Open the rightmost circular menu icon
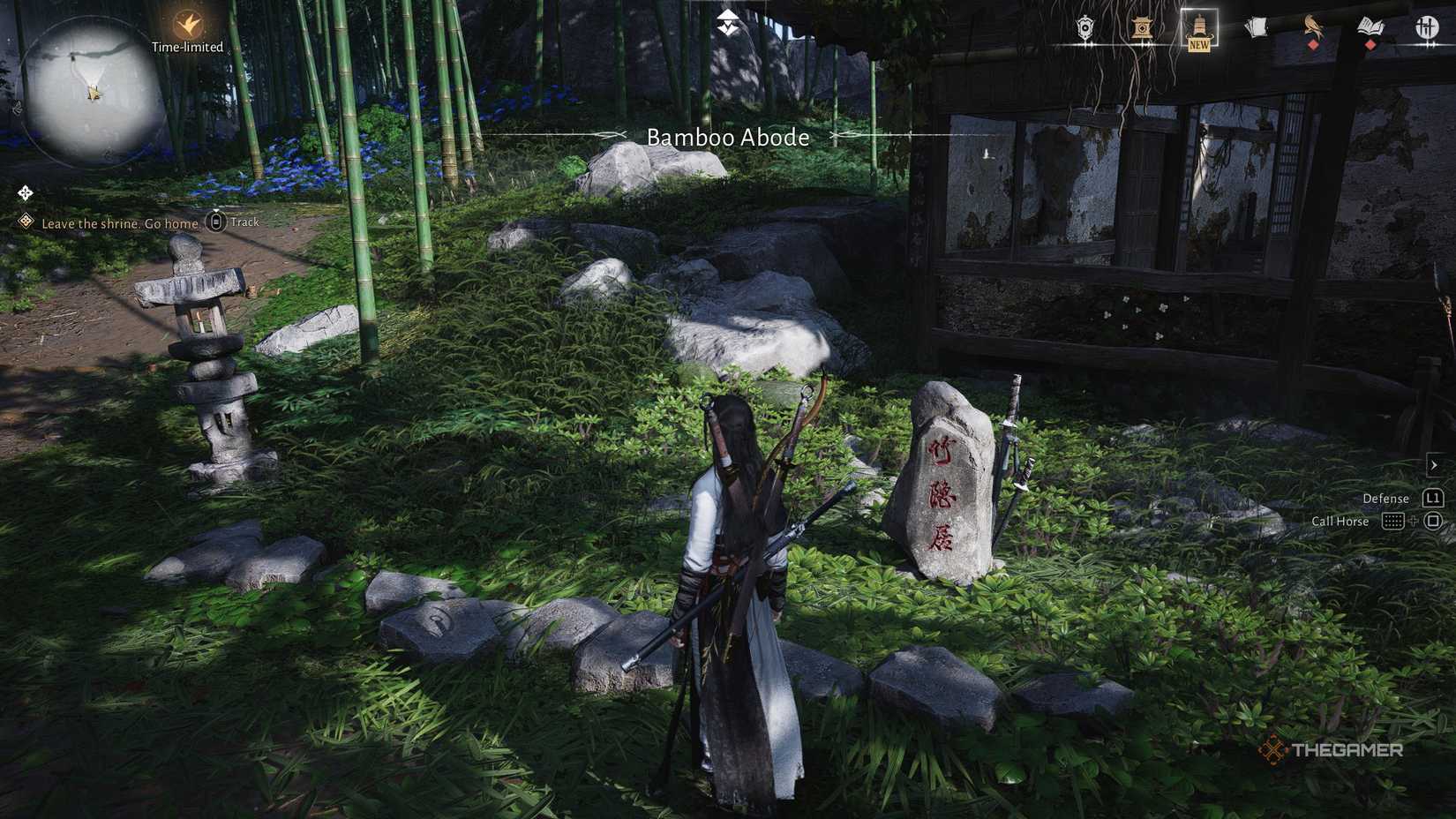Screen dimensions: 1456x819 click(x=1427, y=28)
